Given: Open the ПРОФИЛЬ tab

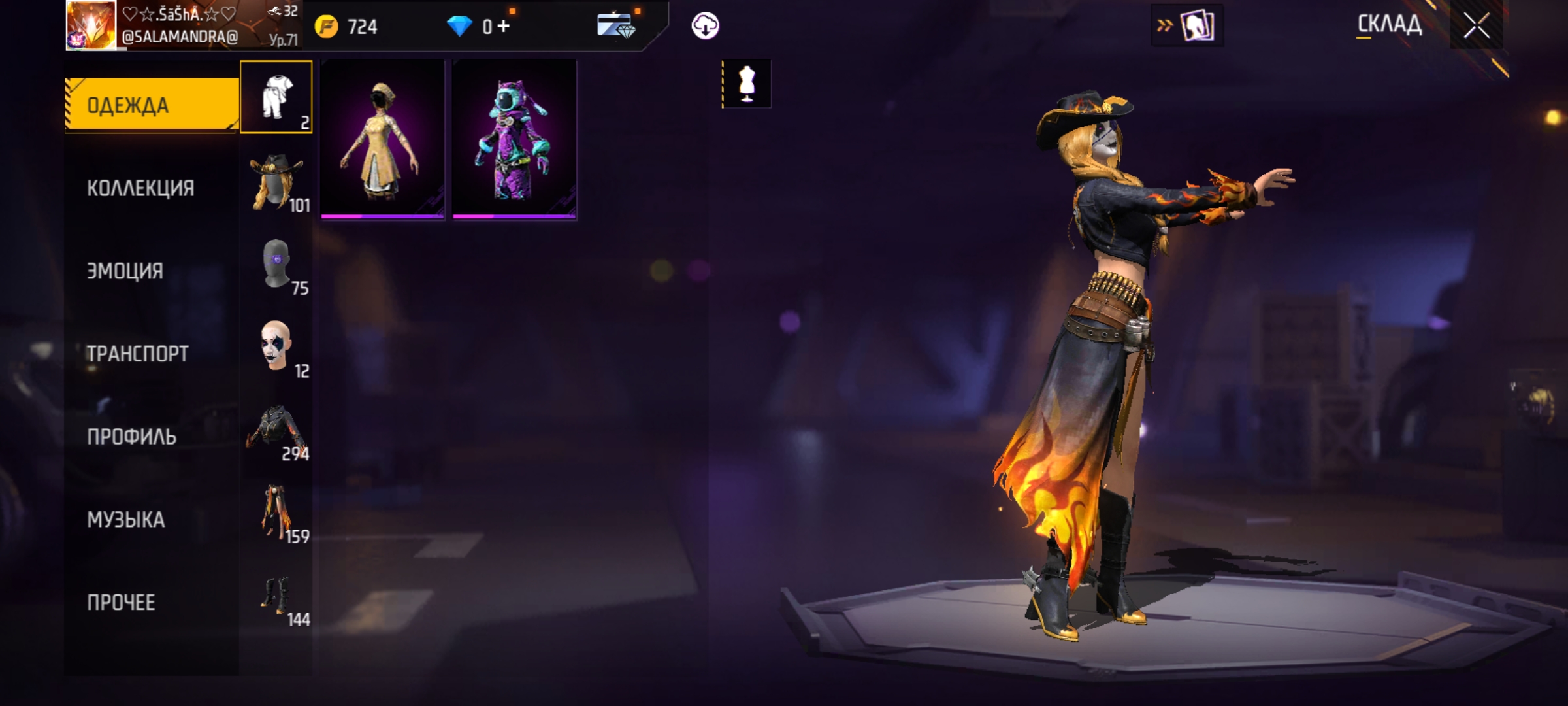Looking at the screenshot, I should click(132, 436).
